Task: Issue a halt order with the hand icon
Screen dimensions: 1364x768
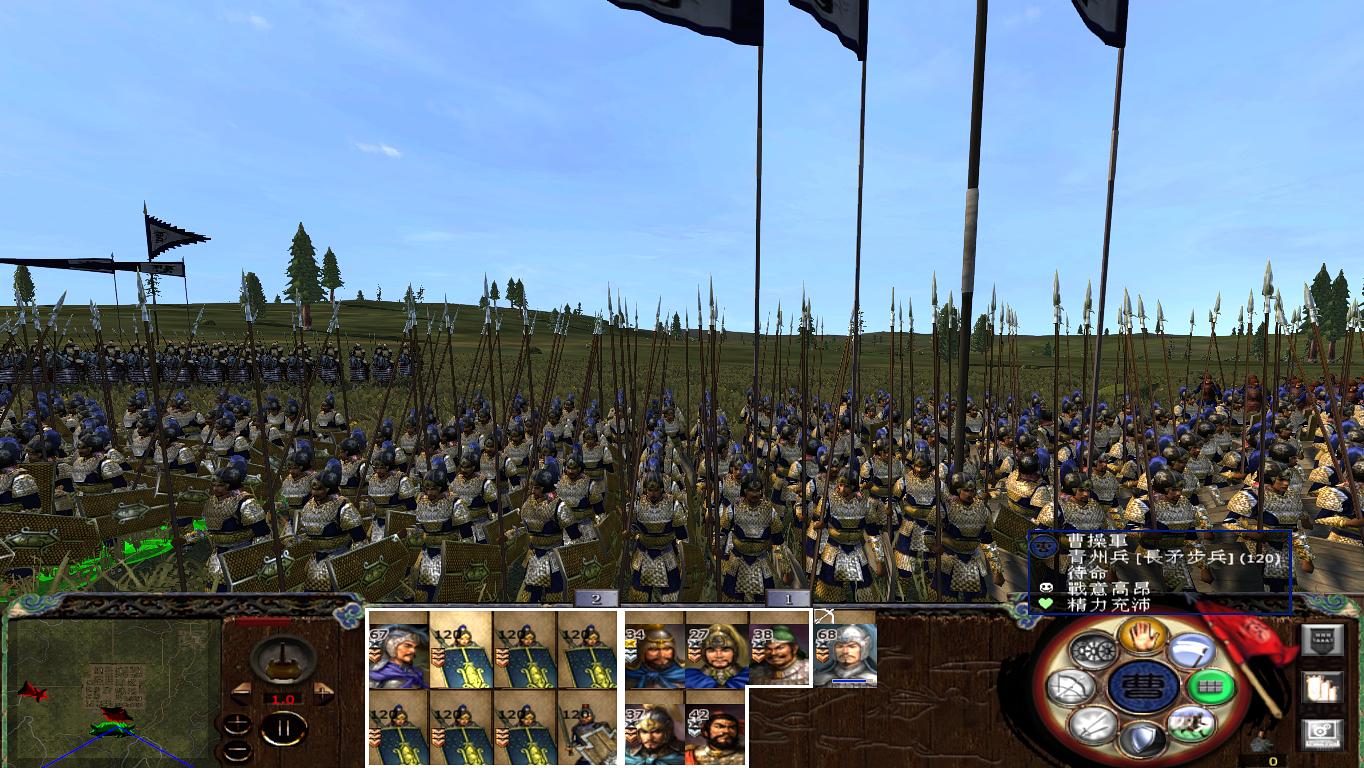Action: coord(1144,637)
